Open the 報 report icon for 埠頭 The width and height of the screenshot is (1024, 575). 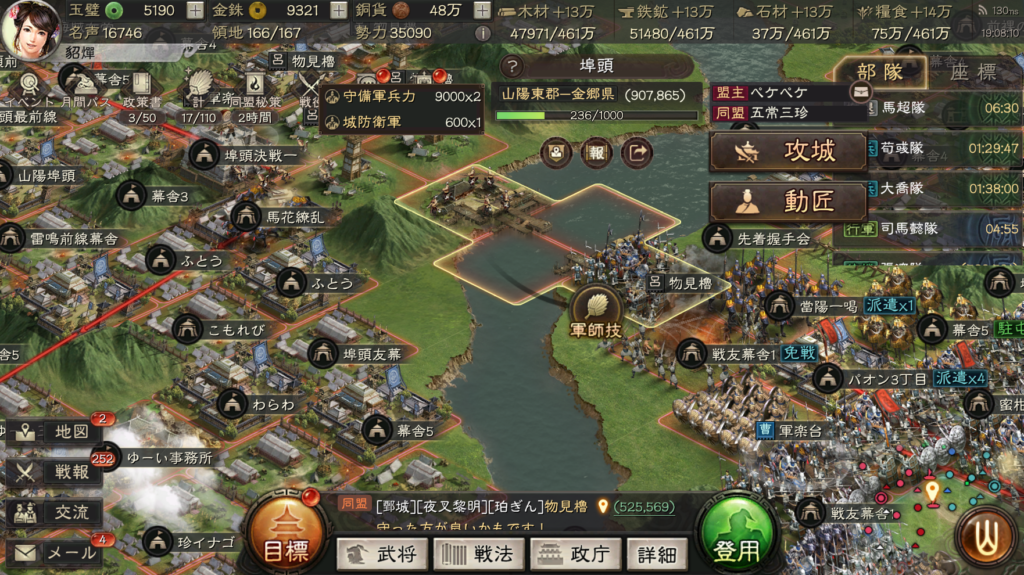(595, 152)
